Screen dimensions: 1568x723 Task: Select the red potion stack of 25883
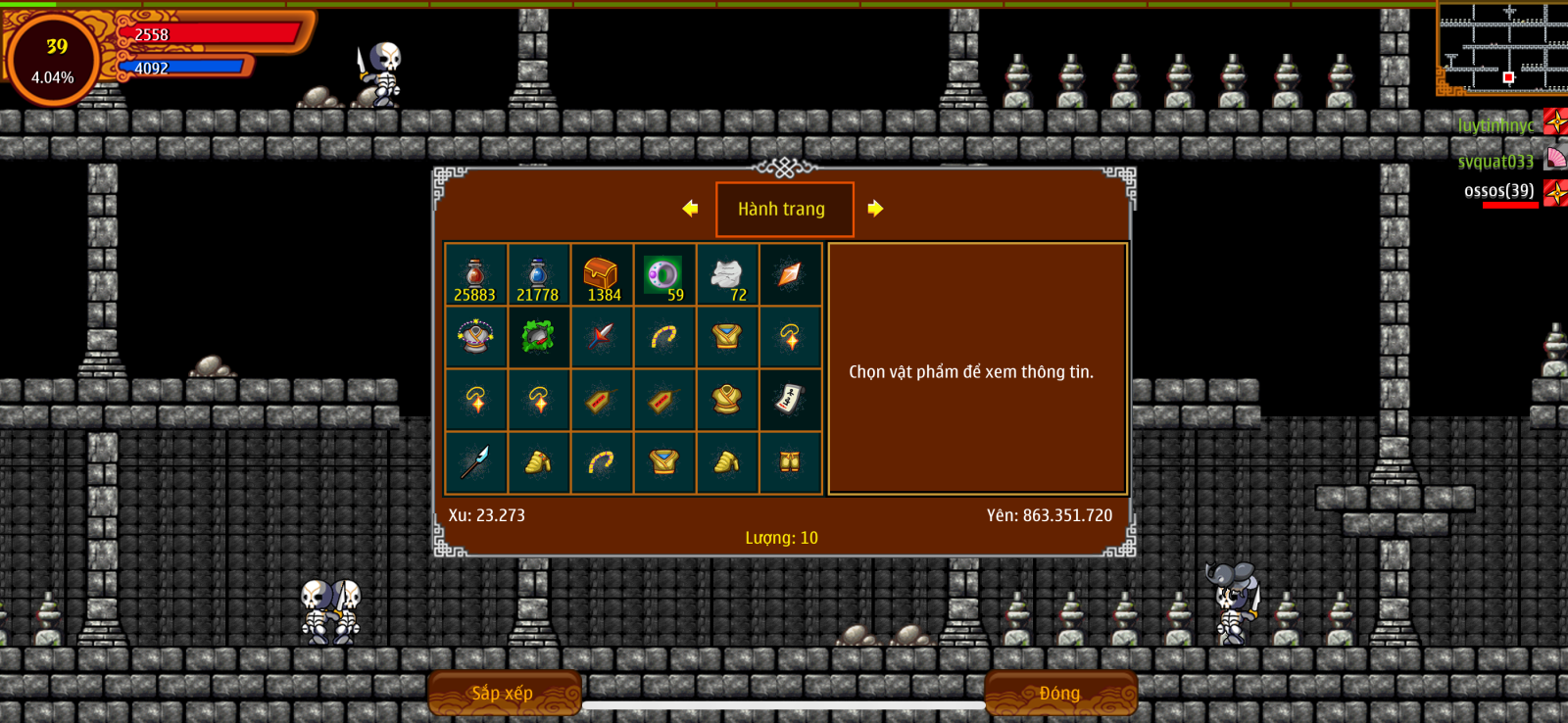[x=475, y=275]
